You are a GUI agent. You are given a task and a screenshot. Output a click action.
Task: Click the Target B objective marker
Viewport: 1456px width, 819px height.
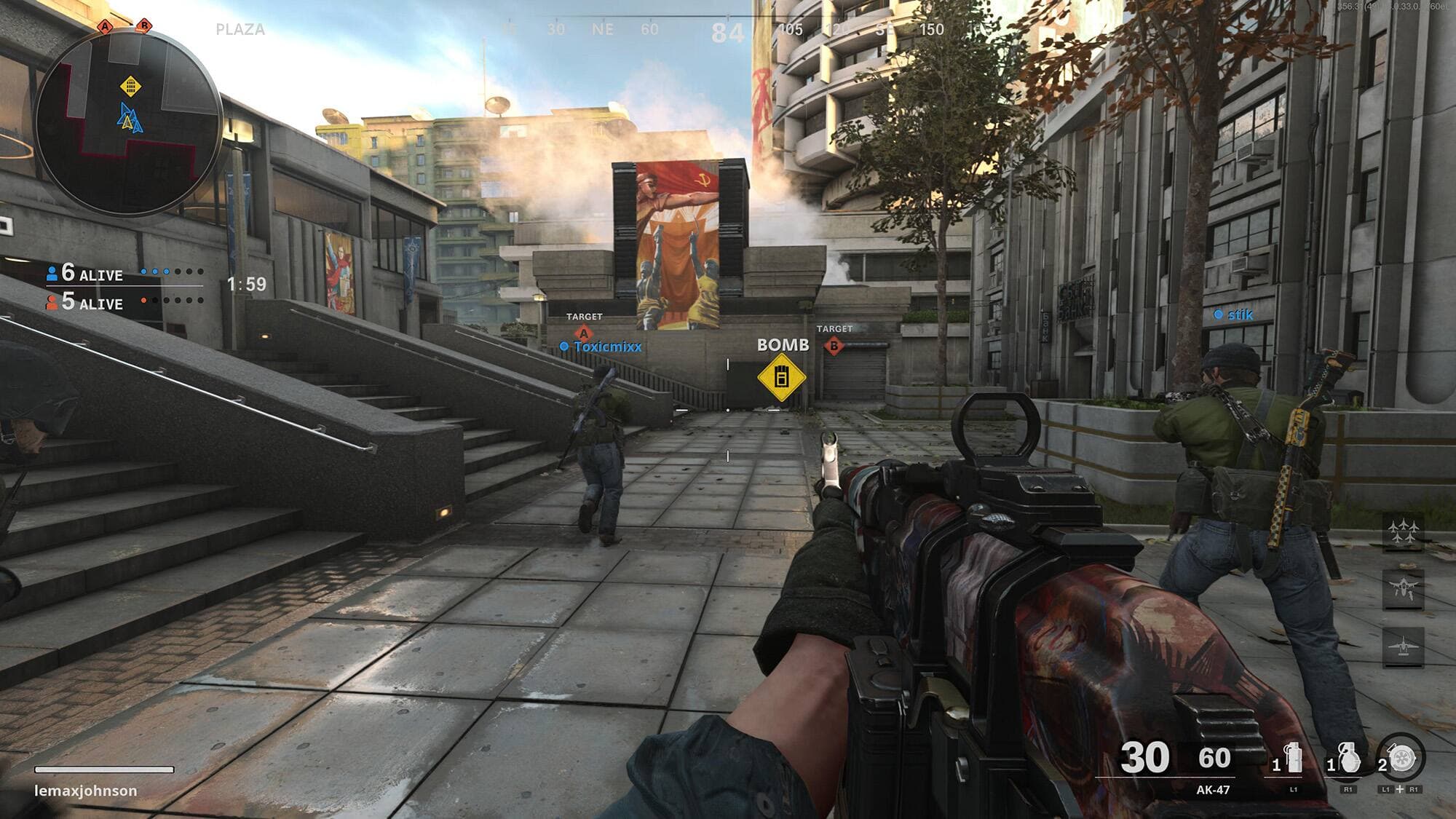(x=834, y=346)
